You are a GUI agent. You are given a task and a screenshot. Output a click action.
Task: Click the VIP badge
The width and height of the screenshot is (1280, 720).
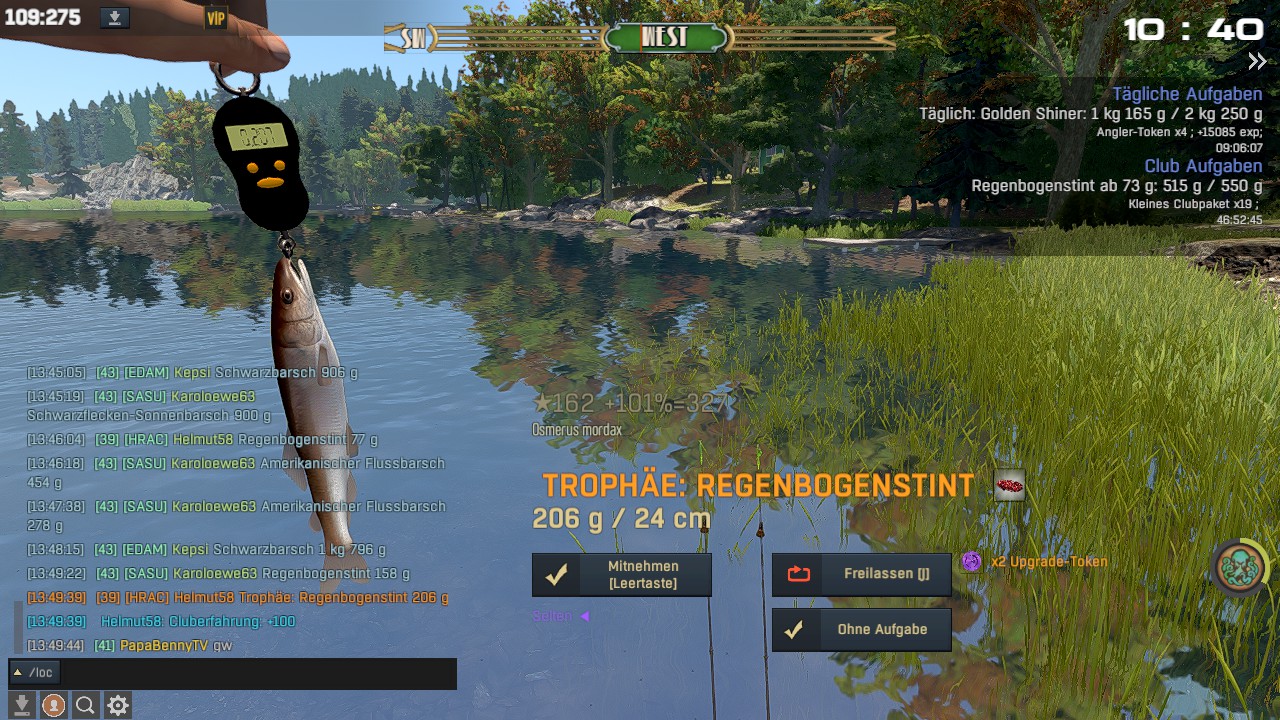(216, 18)
